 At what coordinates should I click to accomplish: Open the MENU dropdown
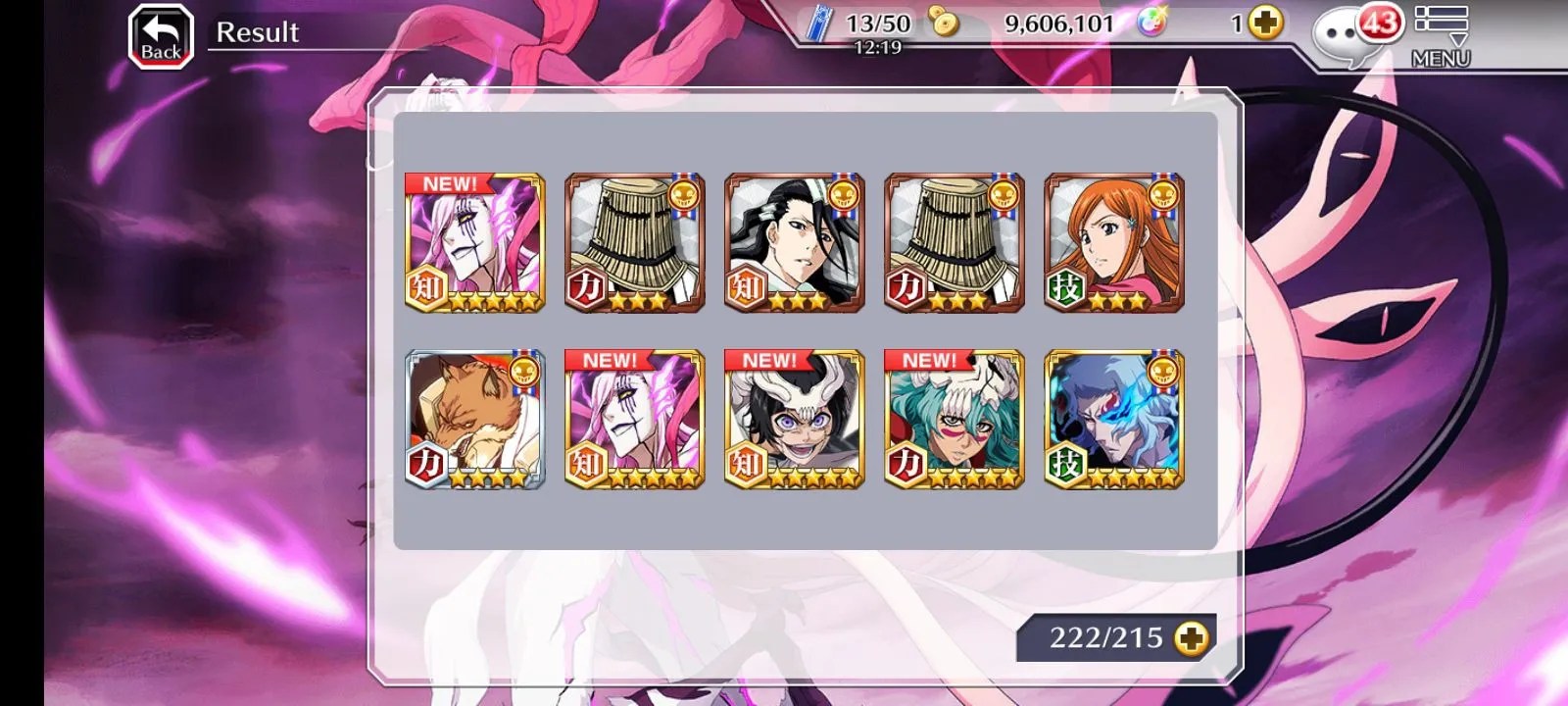point(1440,36)
